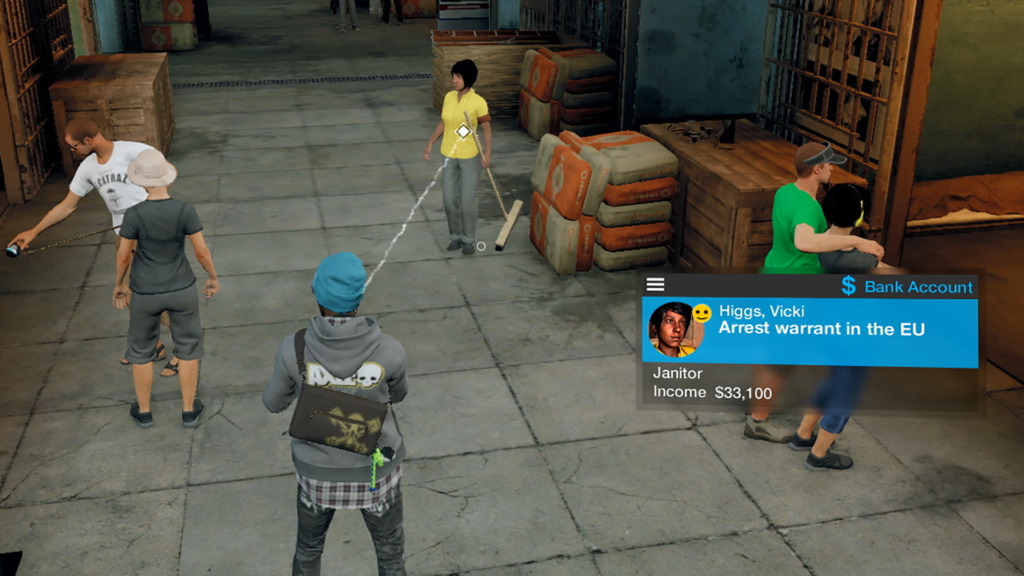The width and height of the screenshot is (1024, 576).
Task: Select the diamond hack marker on the janitor
Action: 463,131
